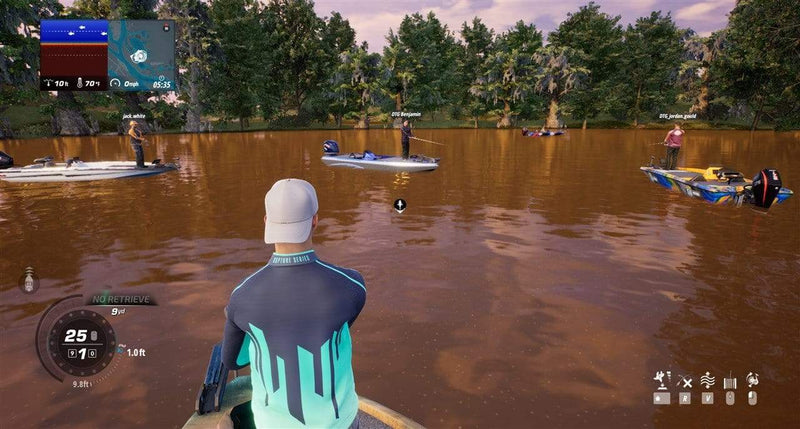Click the tackle box icon

point(730,380)
